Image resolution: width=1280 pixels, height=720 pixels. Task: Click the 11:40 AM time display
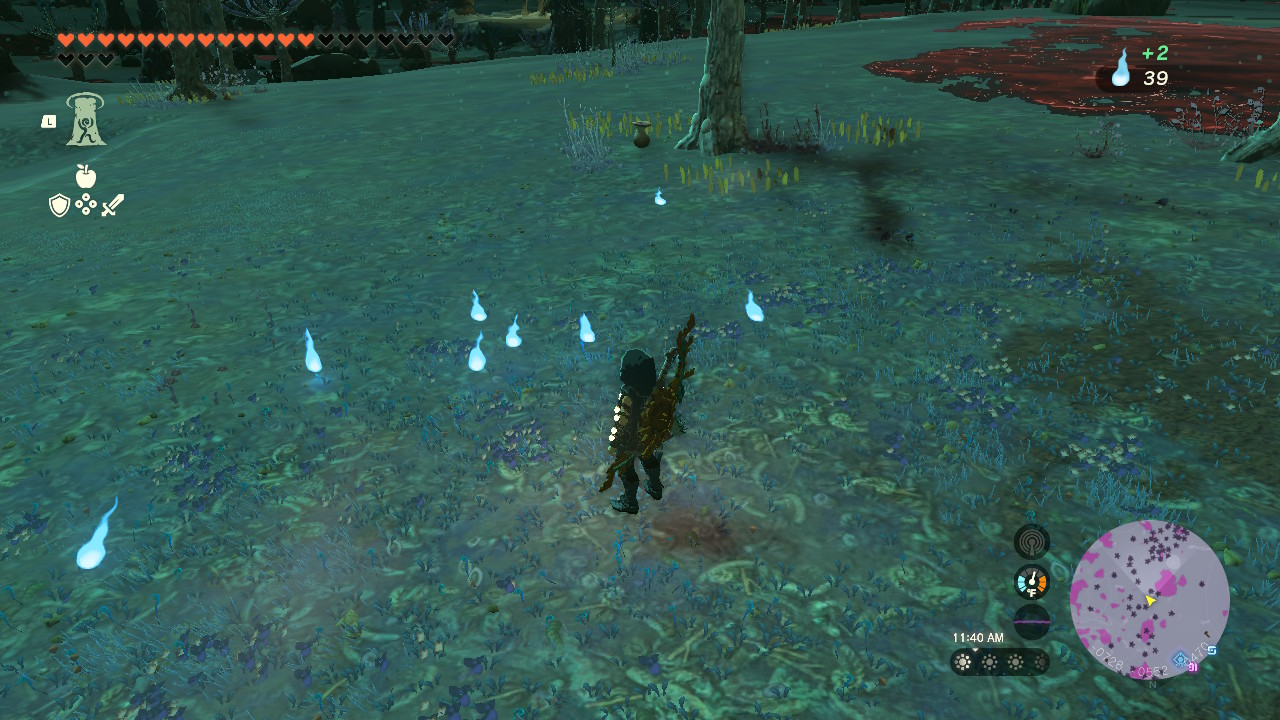click(x=979, y=637)
